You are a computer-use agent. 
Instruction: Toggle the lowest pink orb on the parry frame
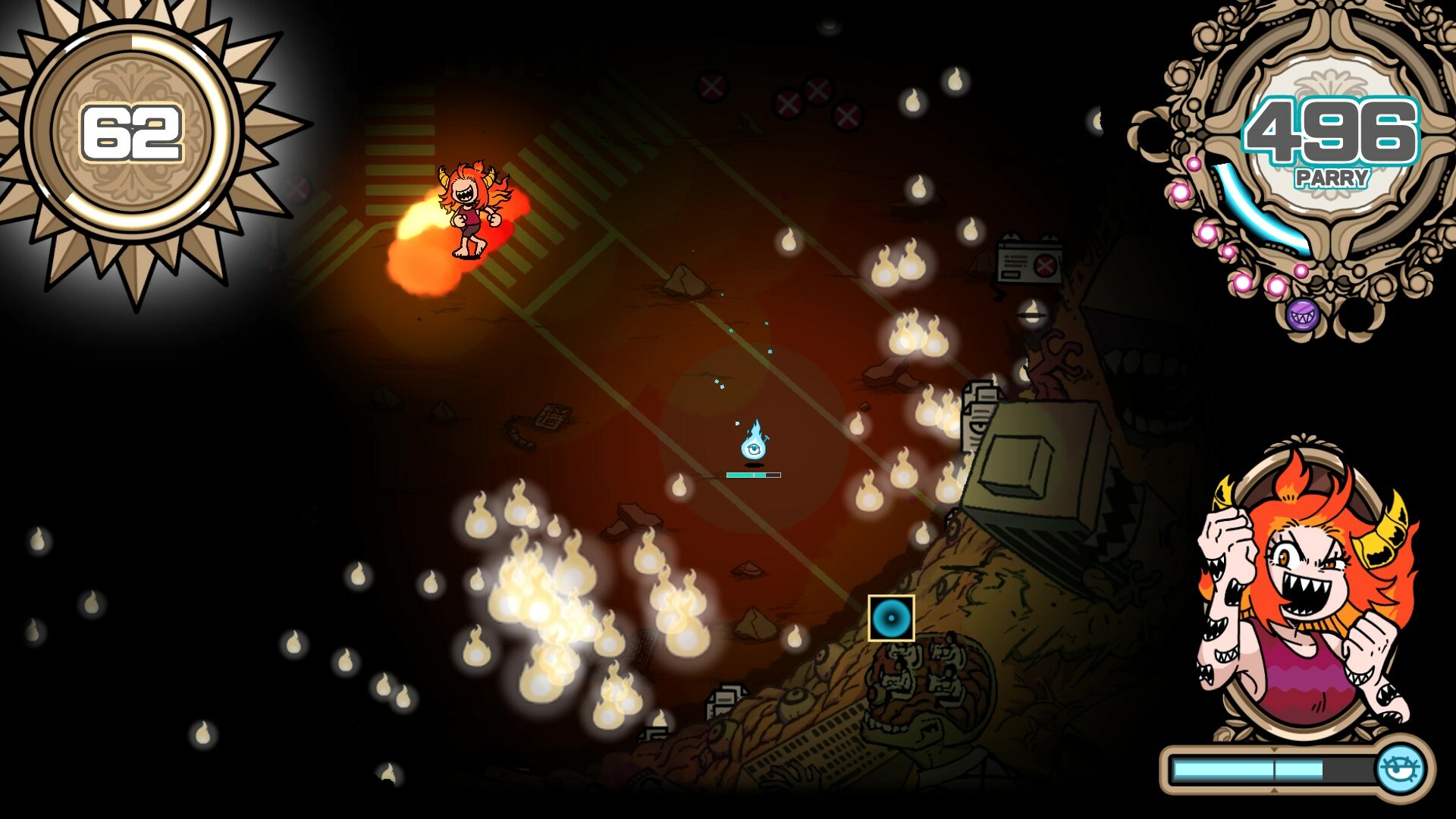[x=1276, y=286]
